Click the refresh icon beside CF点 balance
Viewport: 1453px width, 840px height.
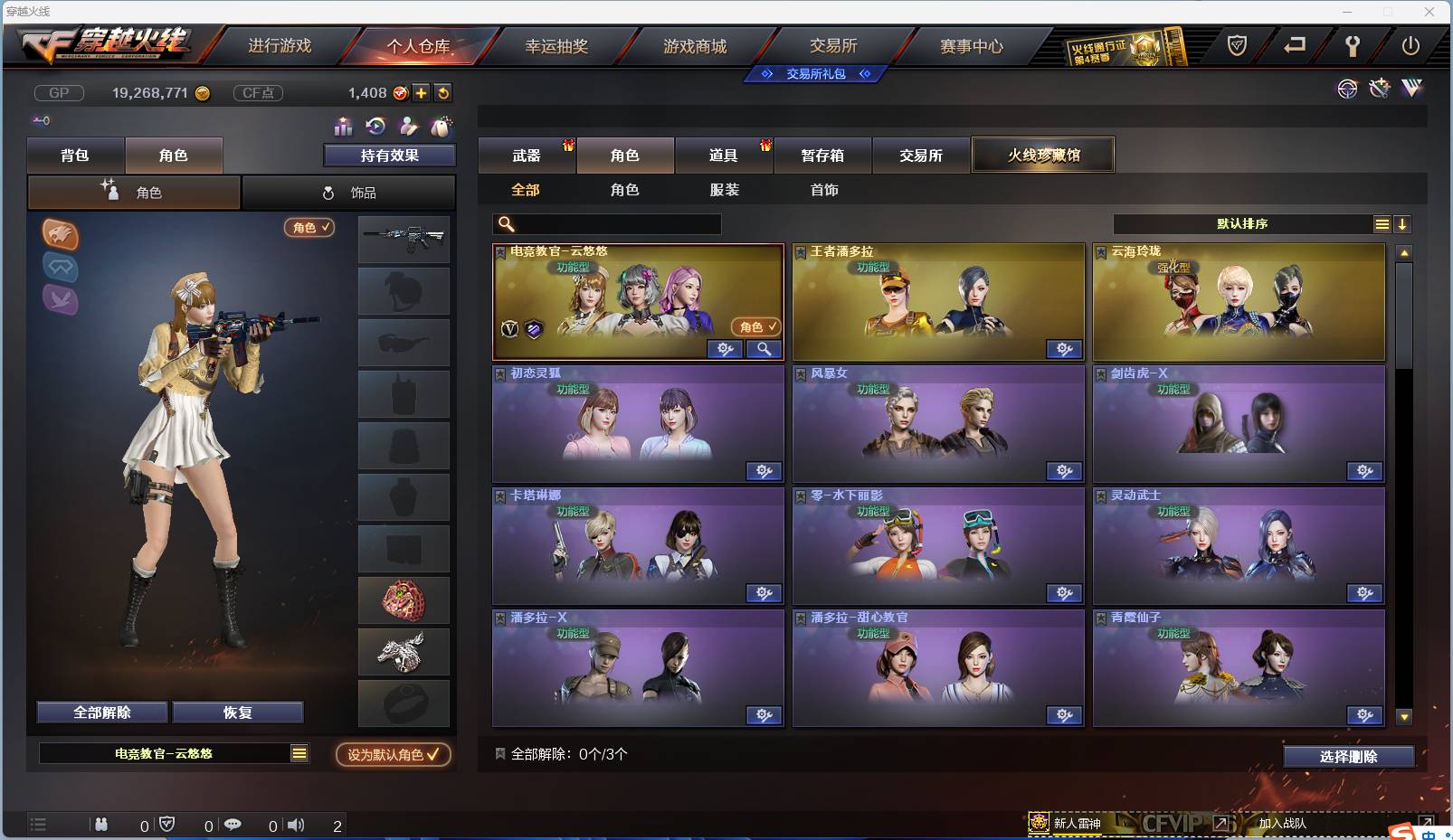click(443, 92)
